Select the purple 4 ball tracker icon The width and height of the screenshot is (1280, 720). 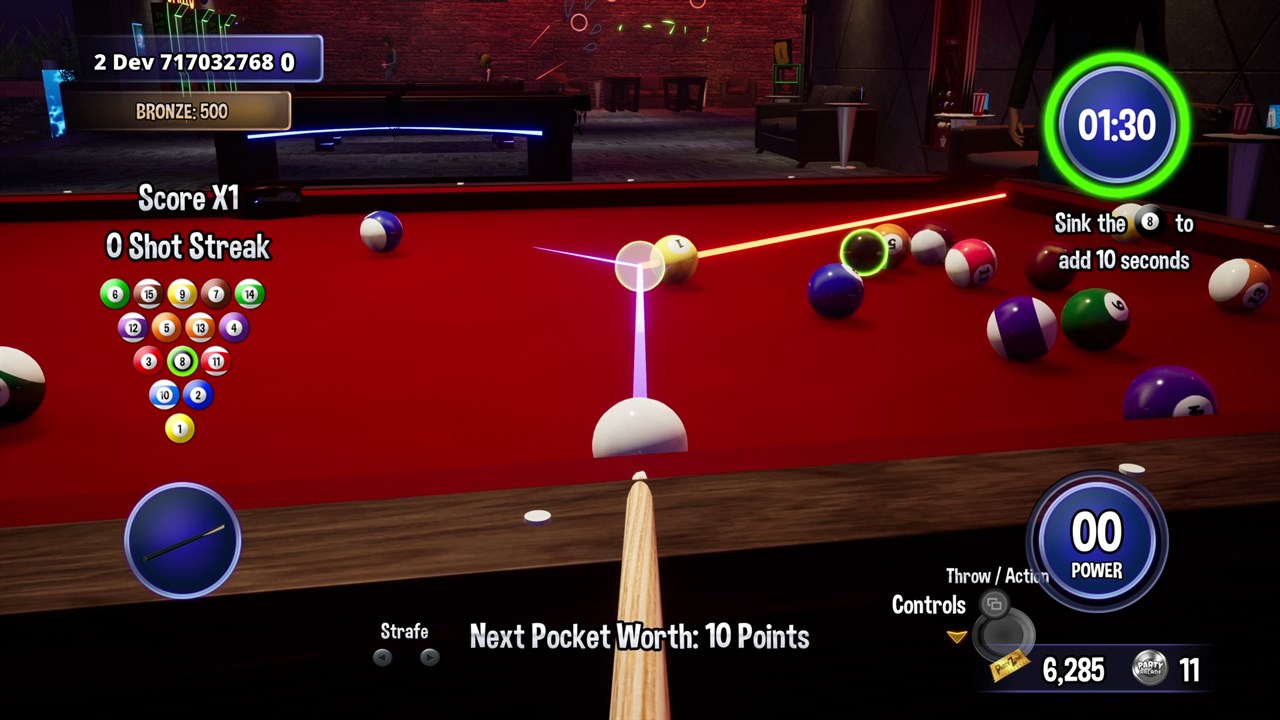point(233,327)
